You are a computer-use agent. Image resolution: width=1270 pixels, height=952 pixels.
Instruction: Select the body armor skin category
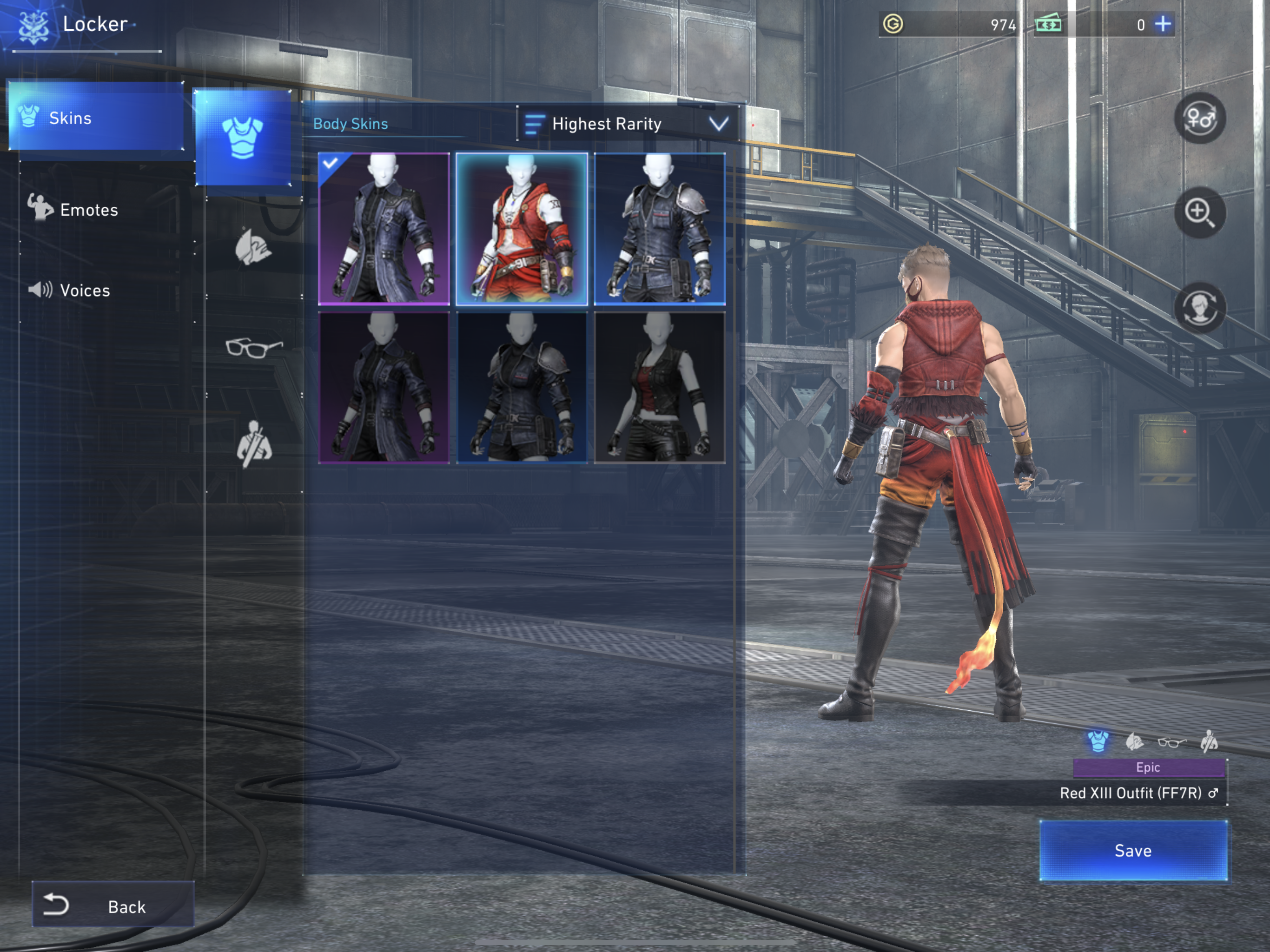click(242, 138)
